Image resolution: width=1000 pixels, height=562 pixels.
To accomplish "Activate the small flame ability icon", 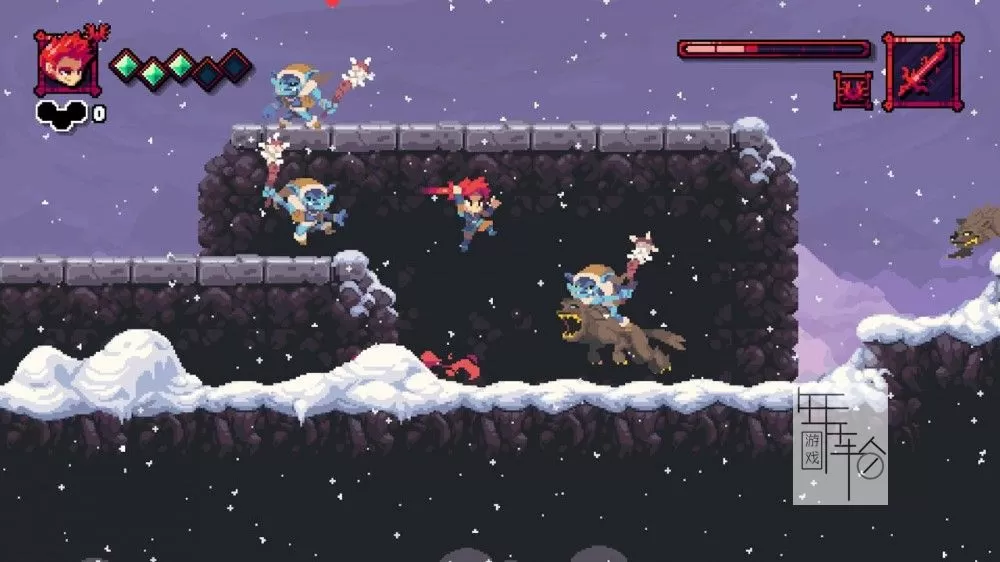I will (853, 90).
